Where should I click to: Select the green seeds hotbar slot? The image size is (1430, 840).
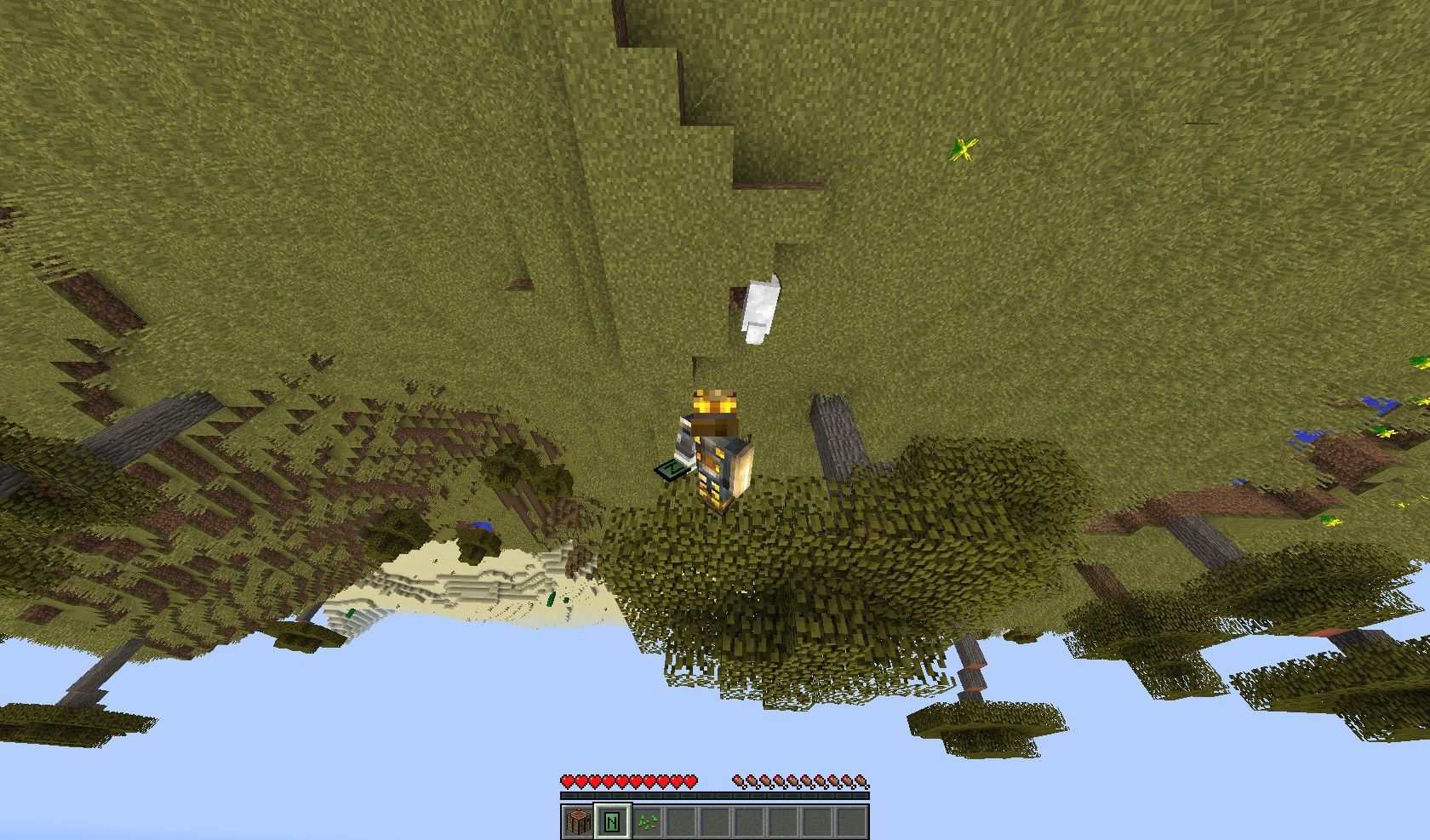[646, 821]
